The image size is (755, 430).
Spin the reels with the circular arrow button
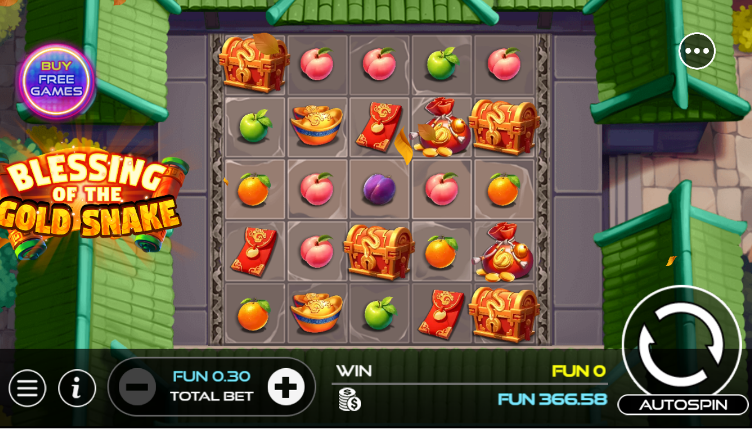680,344
